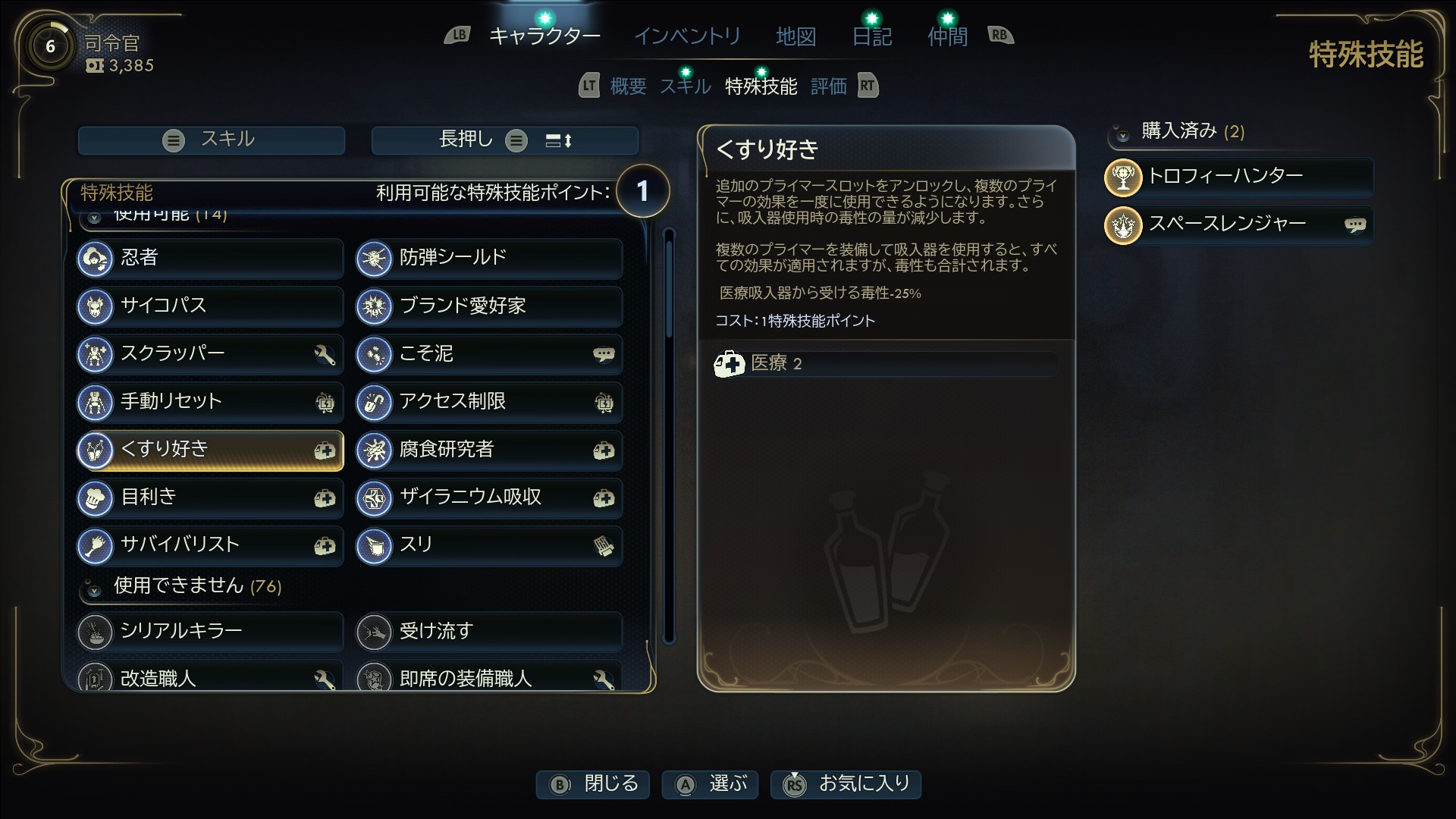This screenshot has height=819, width=1456.
Task: Open the トロフィーハンター trophy perk
Action: (x=1123, y=177)
